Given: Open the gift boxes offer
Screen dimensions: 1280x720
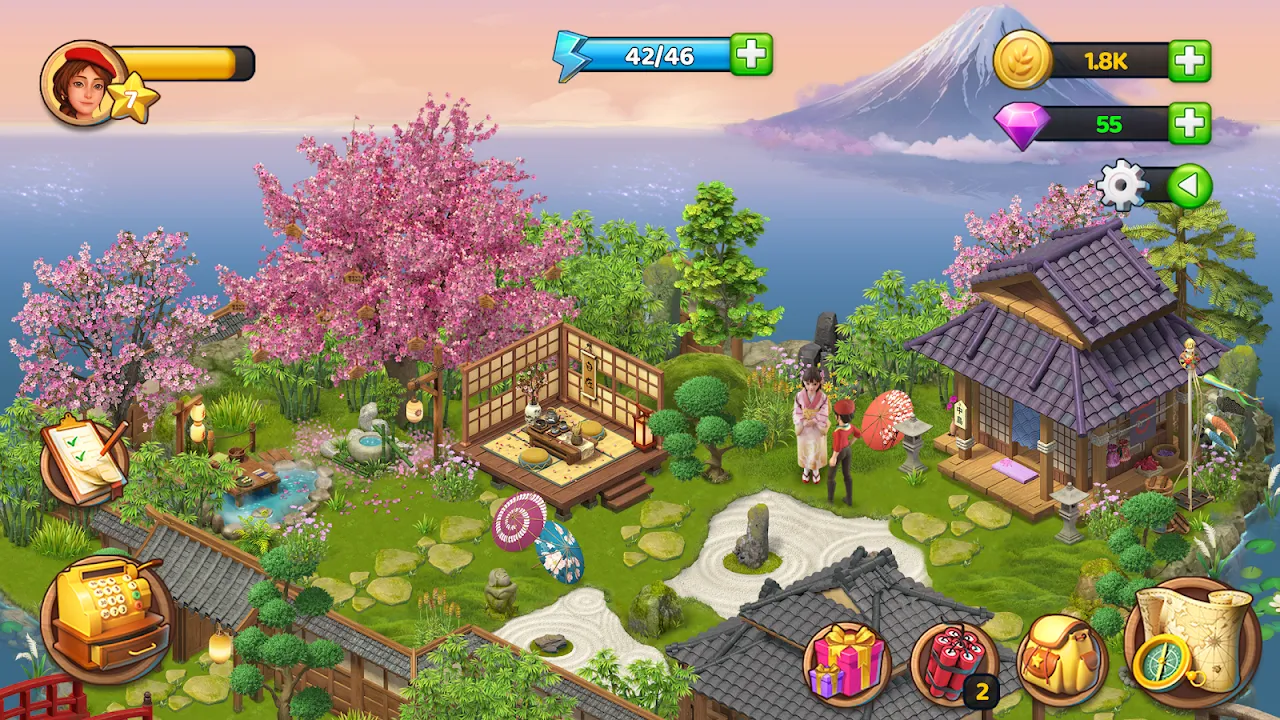Looking at the screenshot, I should pyautogui.click(x=848, y=663).
